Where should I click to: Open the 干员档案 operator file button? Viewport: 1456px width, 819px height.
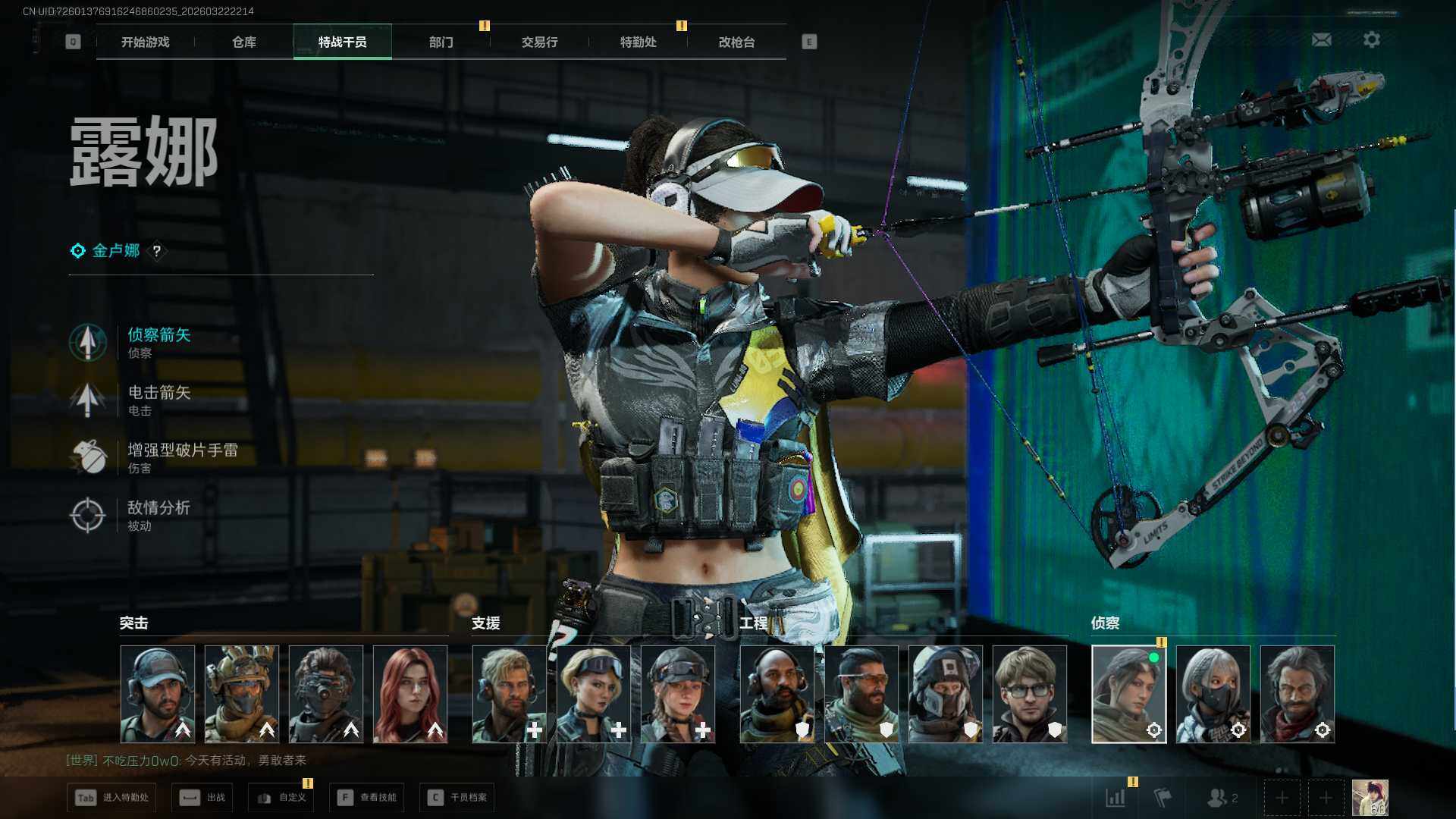(x=457, y=798)
